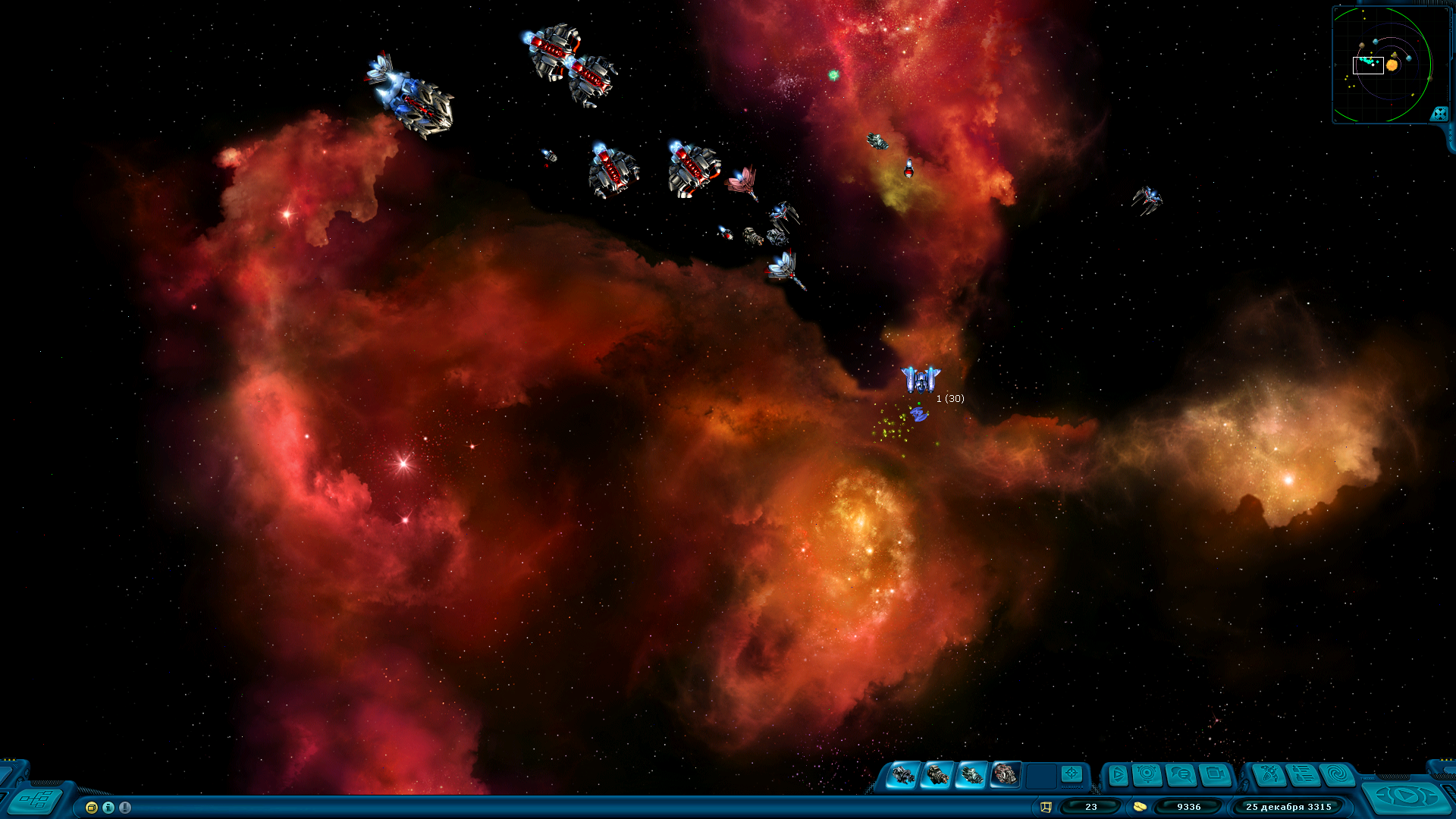Open the teal info icon
Image resolution: width=1456 pixels, height=819 pixels.
click(108, 808)
